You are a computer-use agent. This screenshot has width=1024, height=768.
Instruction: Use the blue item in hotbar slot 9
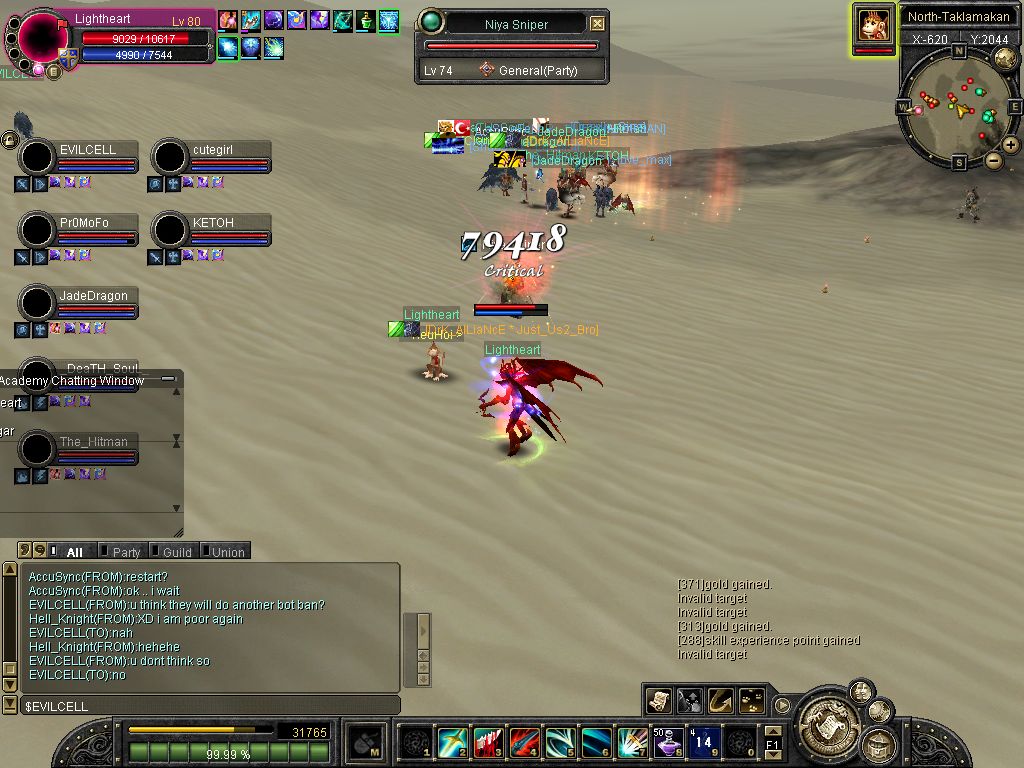coord(703,742)
